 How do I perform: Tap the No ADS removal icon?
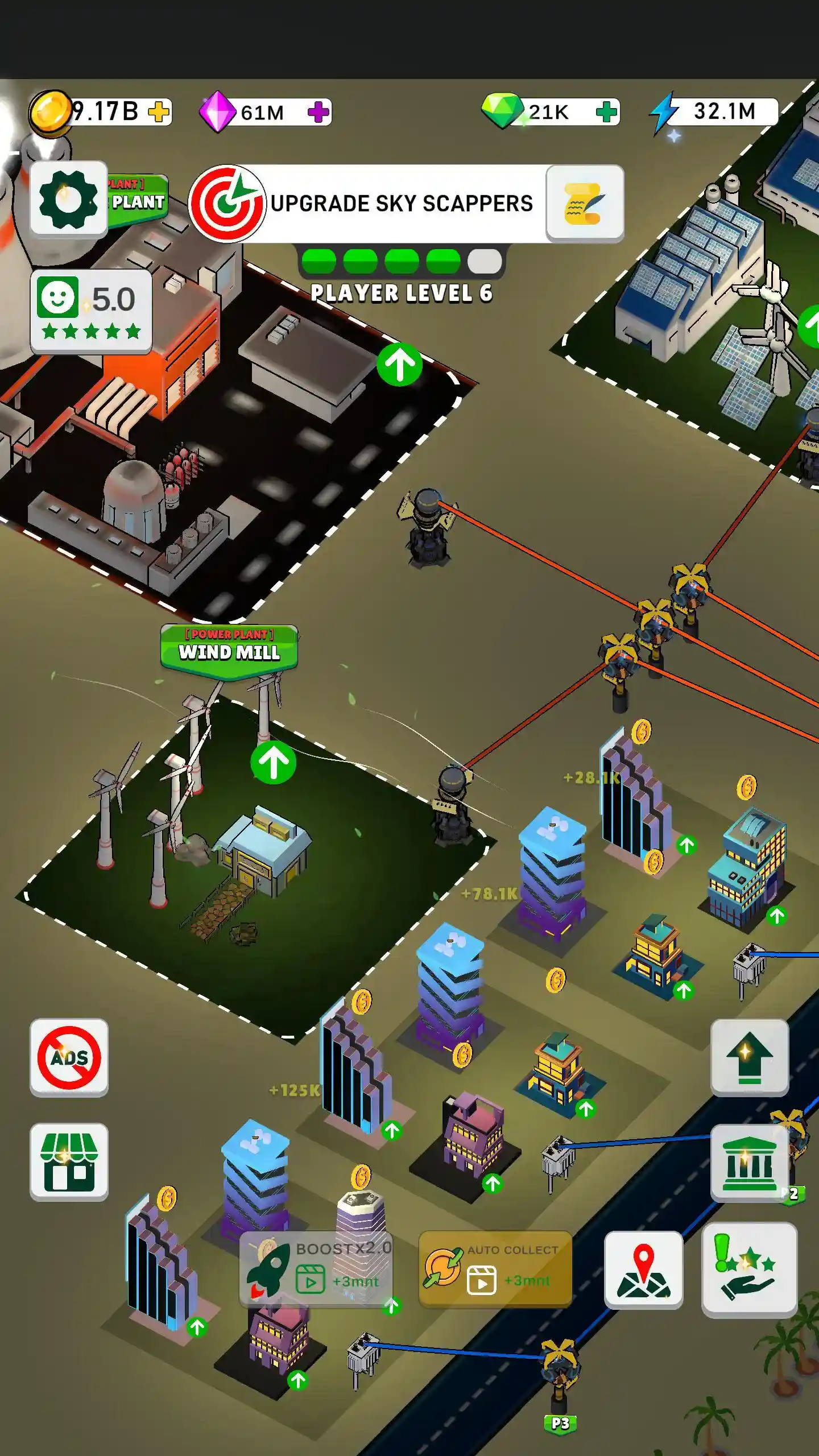click(68, 1058)
